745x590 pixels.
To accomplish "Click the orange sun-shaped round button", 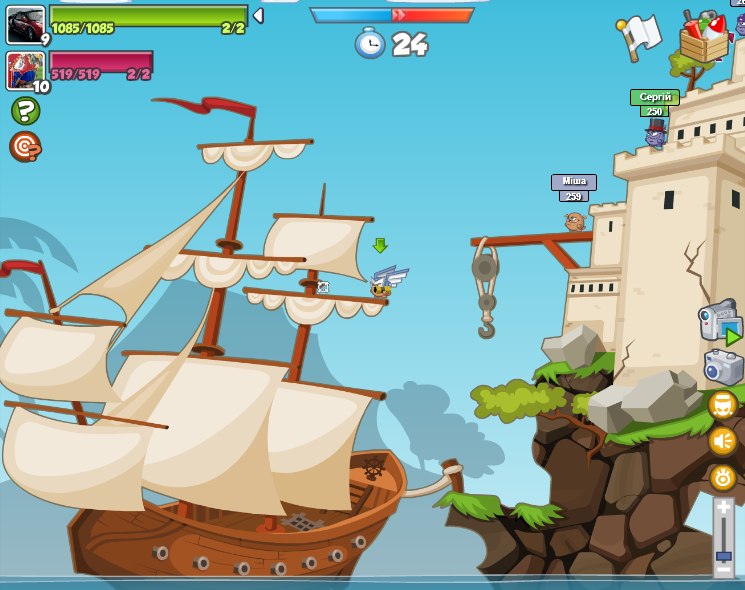I will [x=723, y=477].
